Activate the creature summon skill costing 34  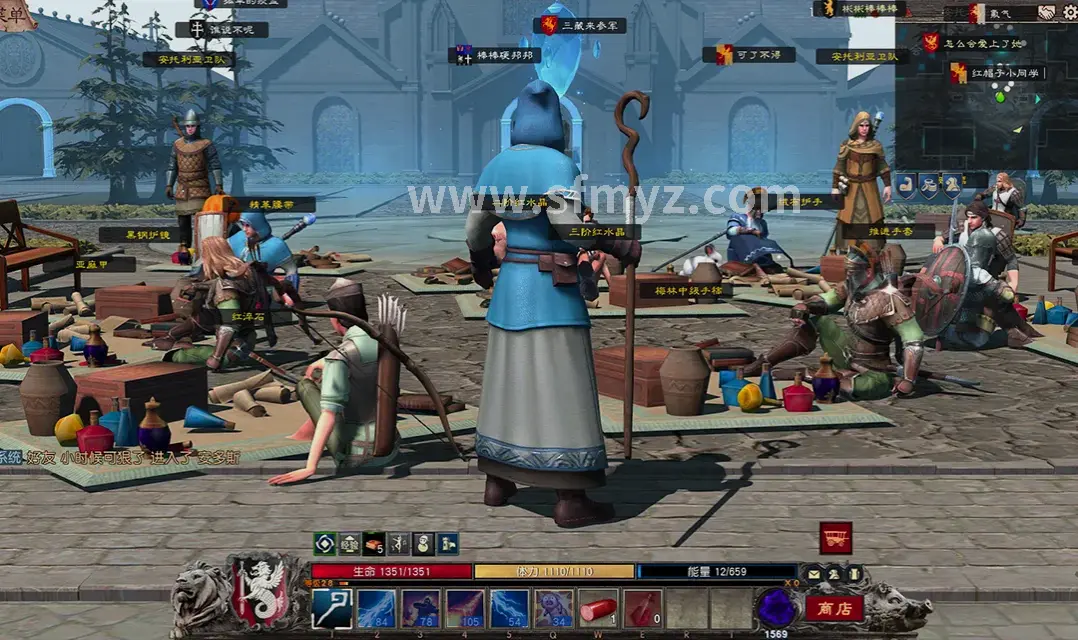553,608
